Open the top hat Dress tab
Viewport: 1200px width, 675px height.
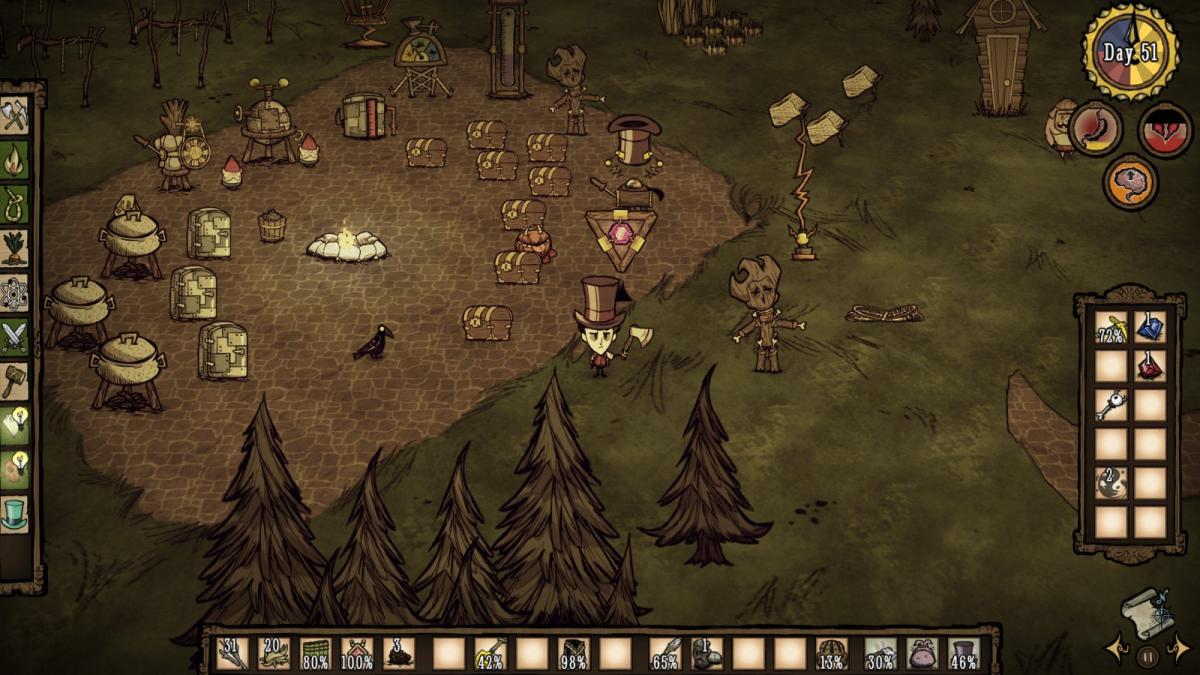(x=15, y=514)
